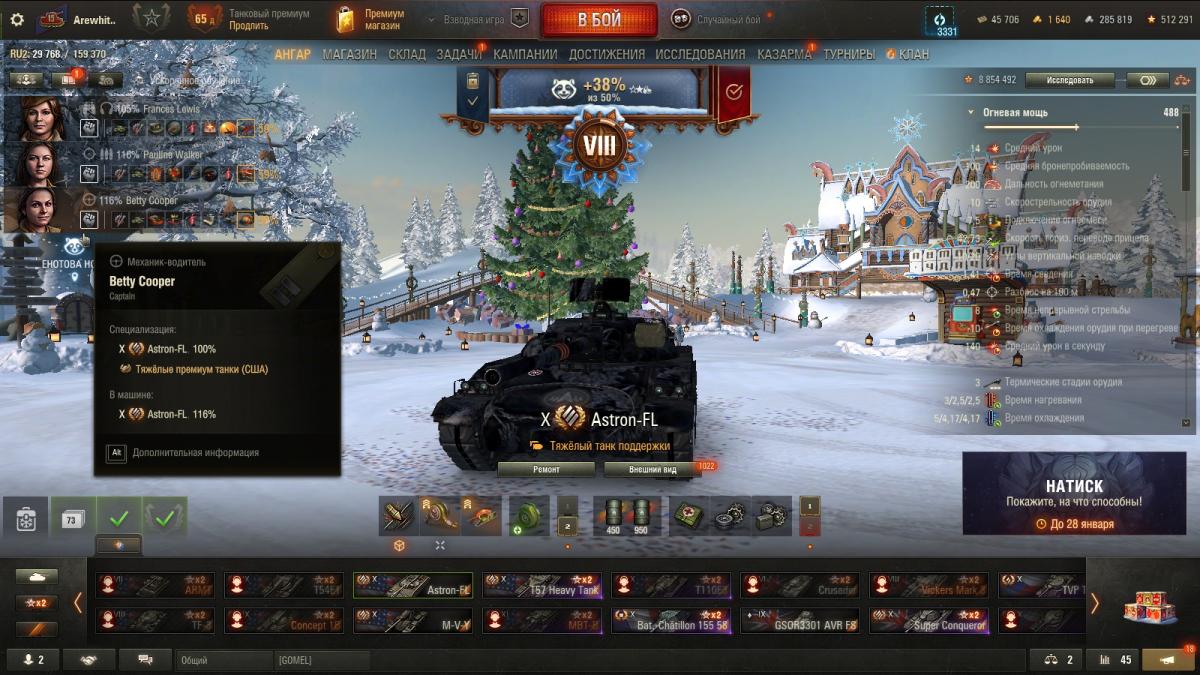Show the ТУРНИРЫ tournaments tab
This screenshot has width=1200, height=675.
(x=849, y=54)
